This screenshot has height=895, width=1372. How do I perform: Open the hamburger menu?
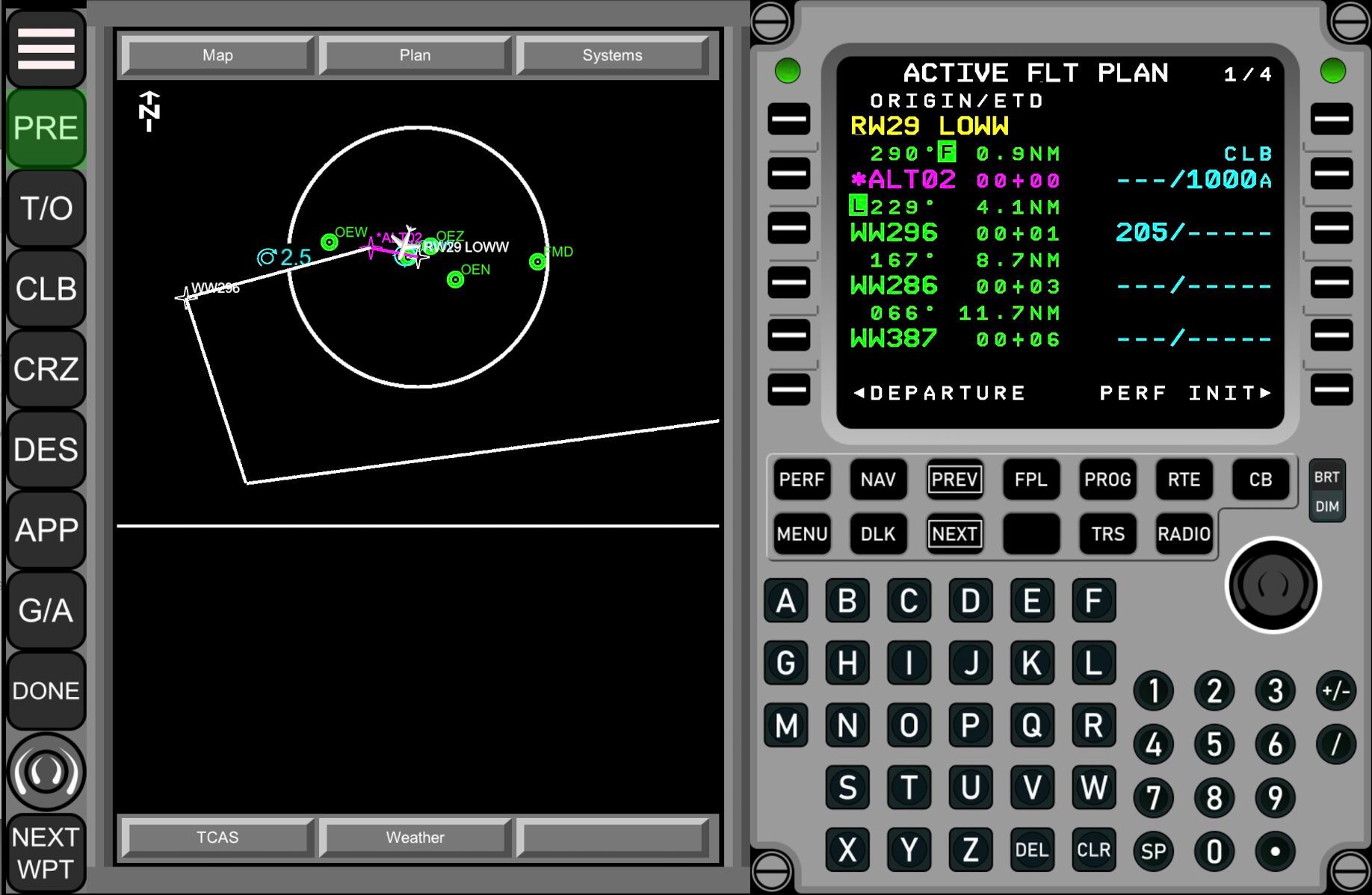tap(46, 49)
